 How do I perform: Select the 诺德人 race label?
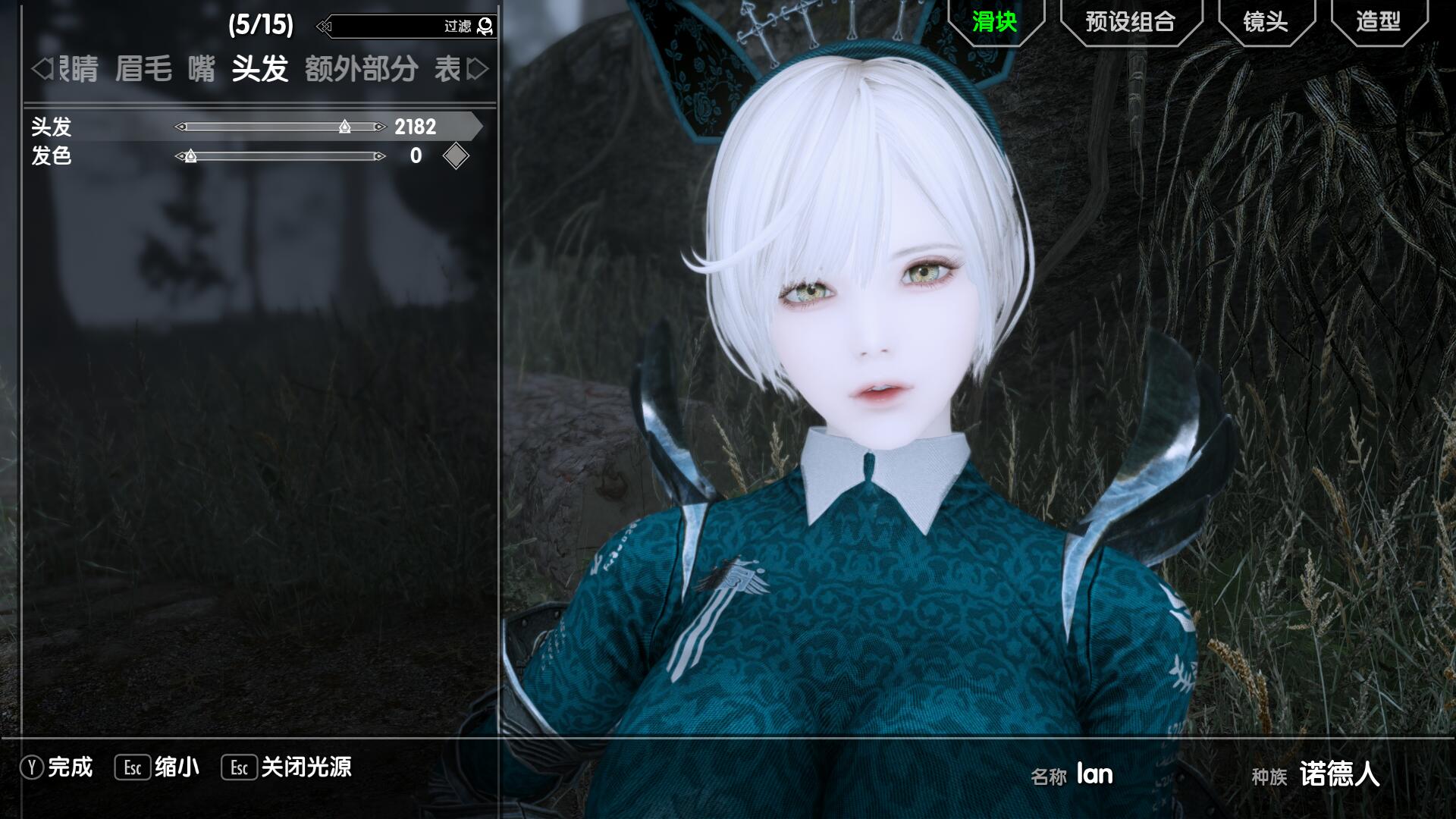click(x=1339, y=774)
